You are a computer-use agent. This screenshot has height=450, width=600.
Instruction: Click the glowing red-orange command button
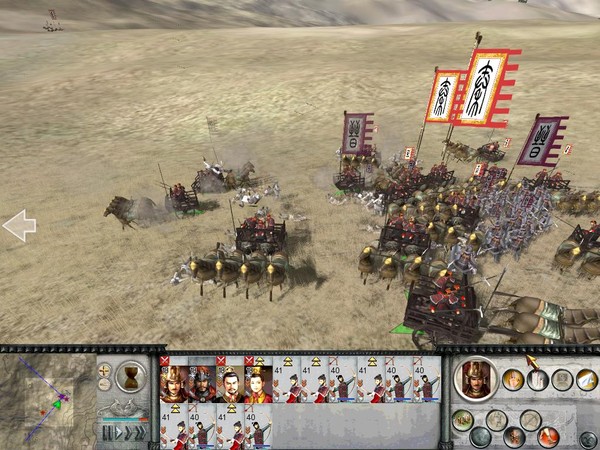click(547, 436)
